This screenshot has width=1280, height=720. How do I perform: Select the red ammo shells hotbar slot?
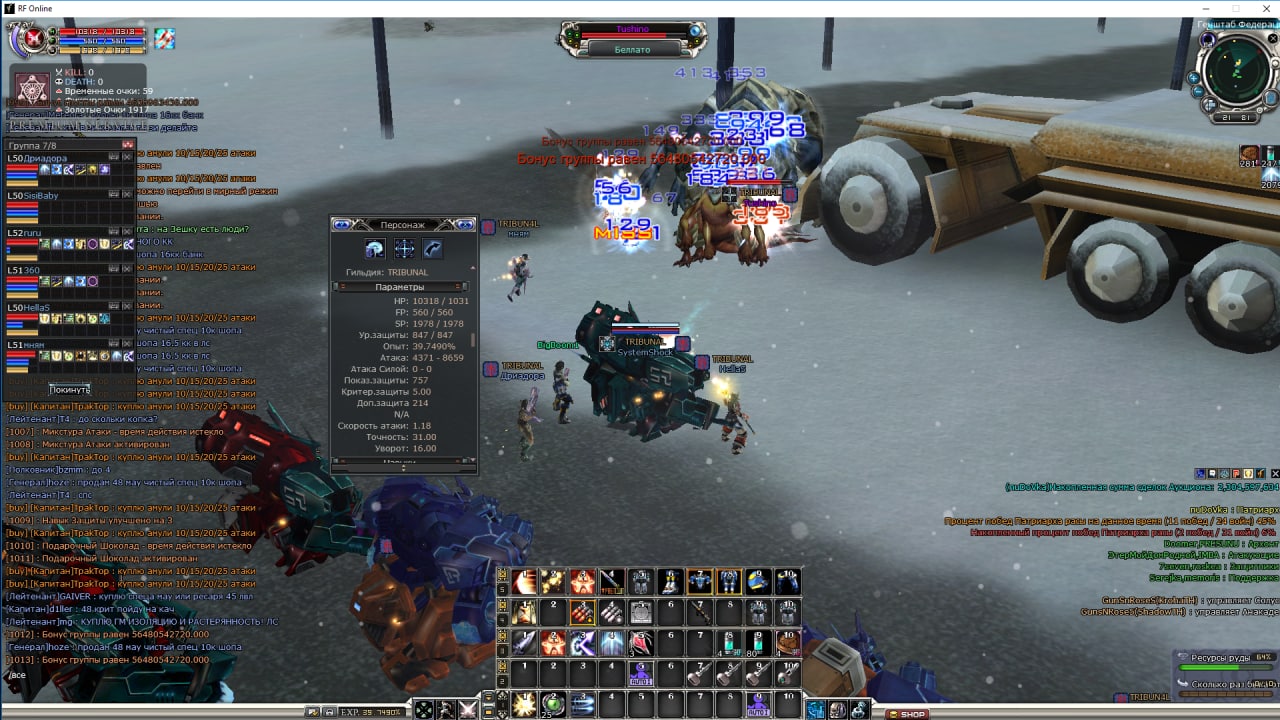583,612
